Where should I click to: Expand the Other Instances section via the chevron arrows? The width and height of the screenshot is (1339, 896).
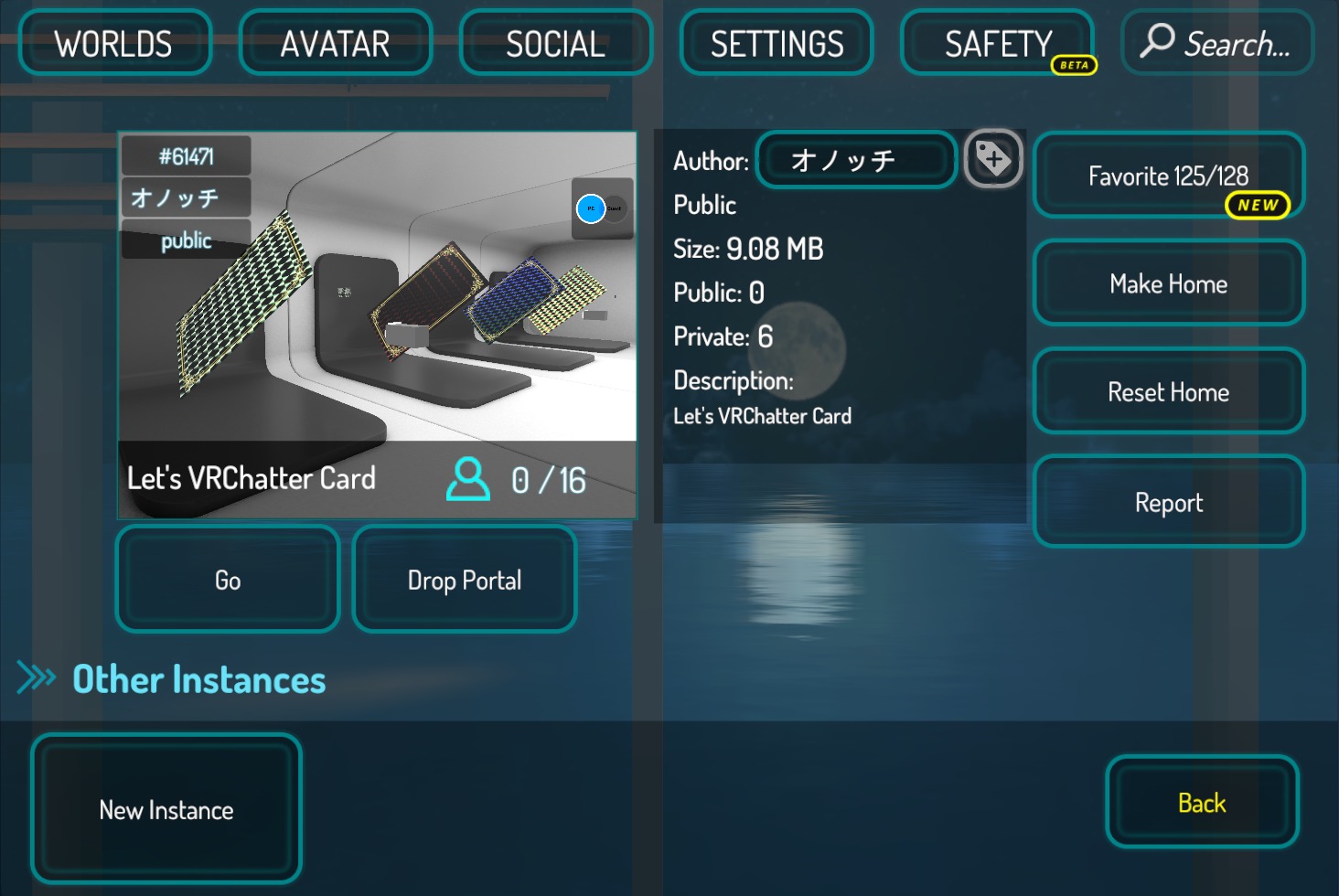point(35,677)
